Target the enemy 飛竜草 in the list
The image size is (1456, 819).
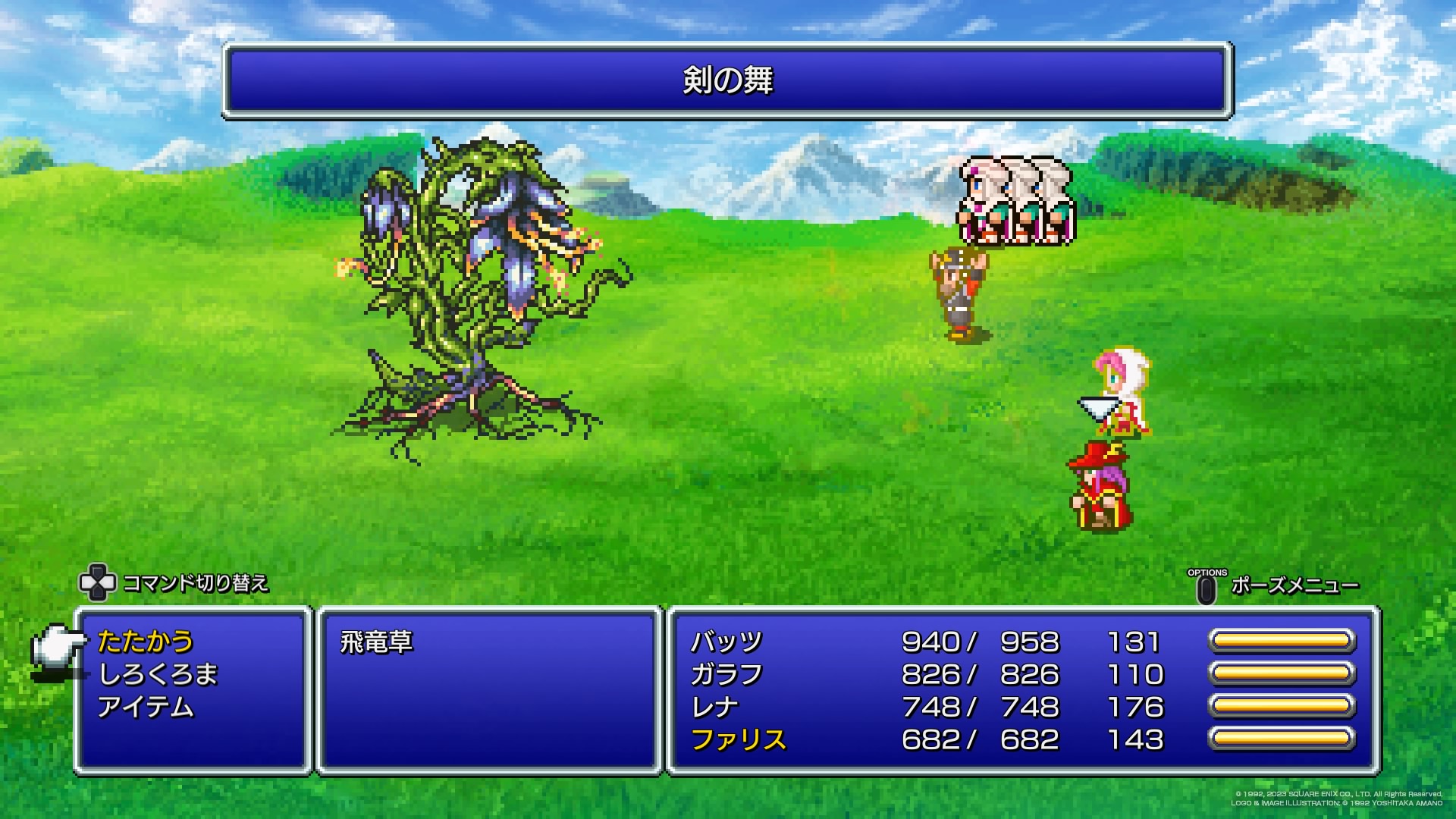pos(377,642)
